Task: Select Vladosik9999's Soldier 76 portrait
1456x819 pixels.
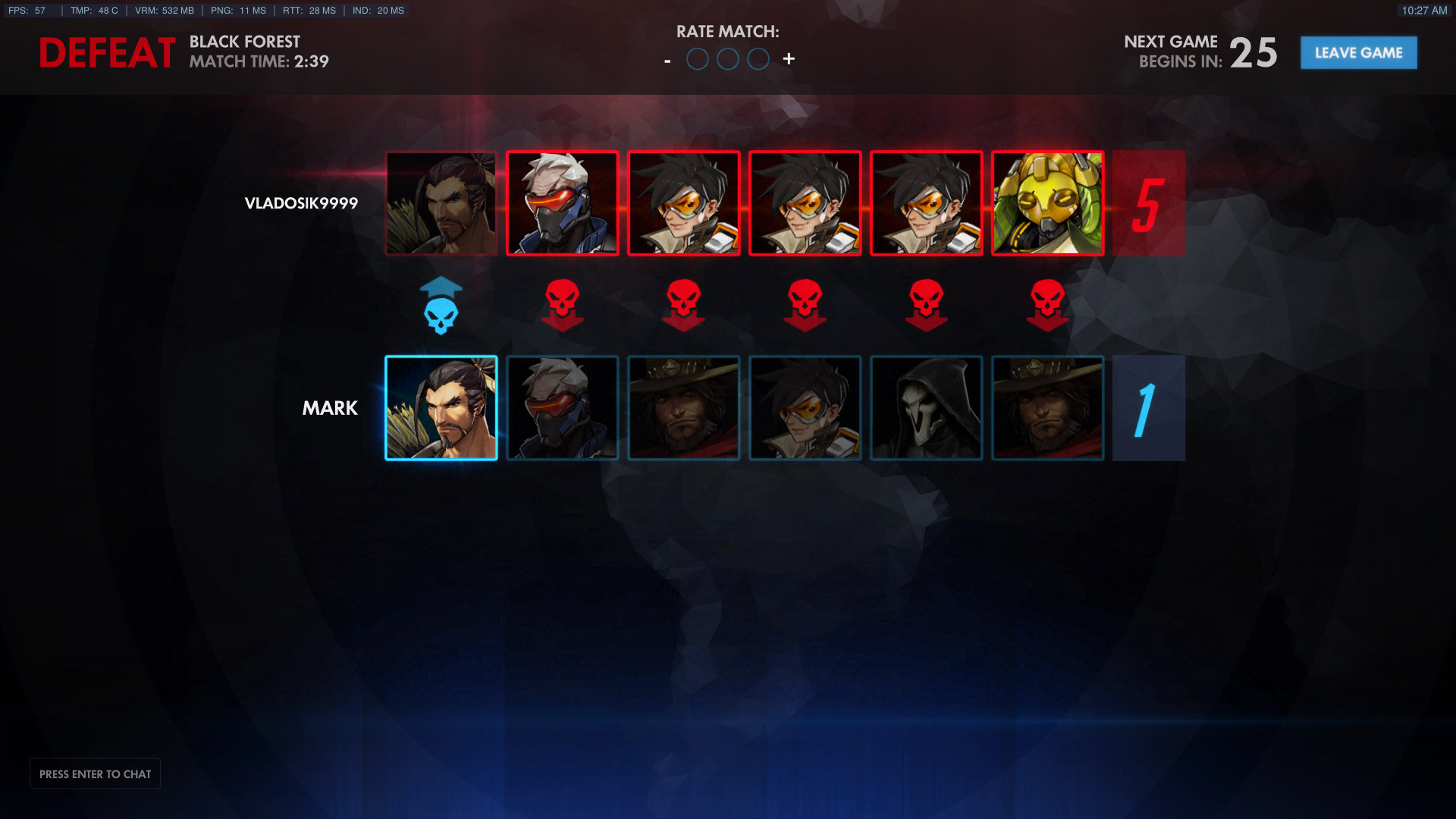Action: [563, 203]
